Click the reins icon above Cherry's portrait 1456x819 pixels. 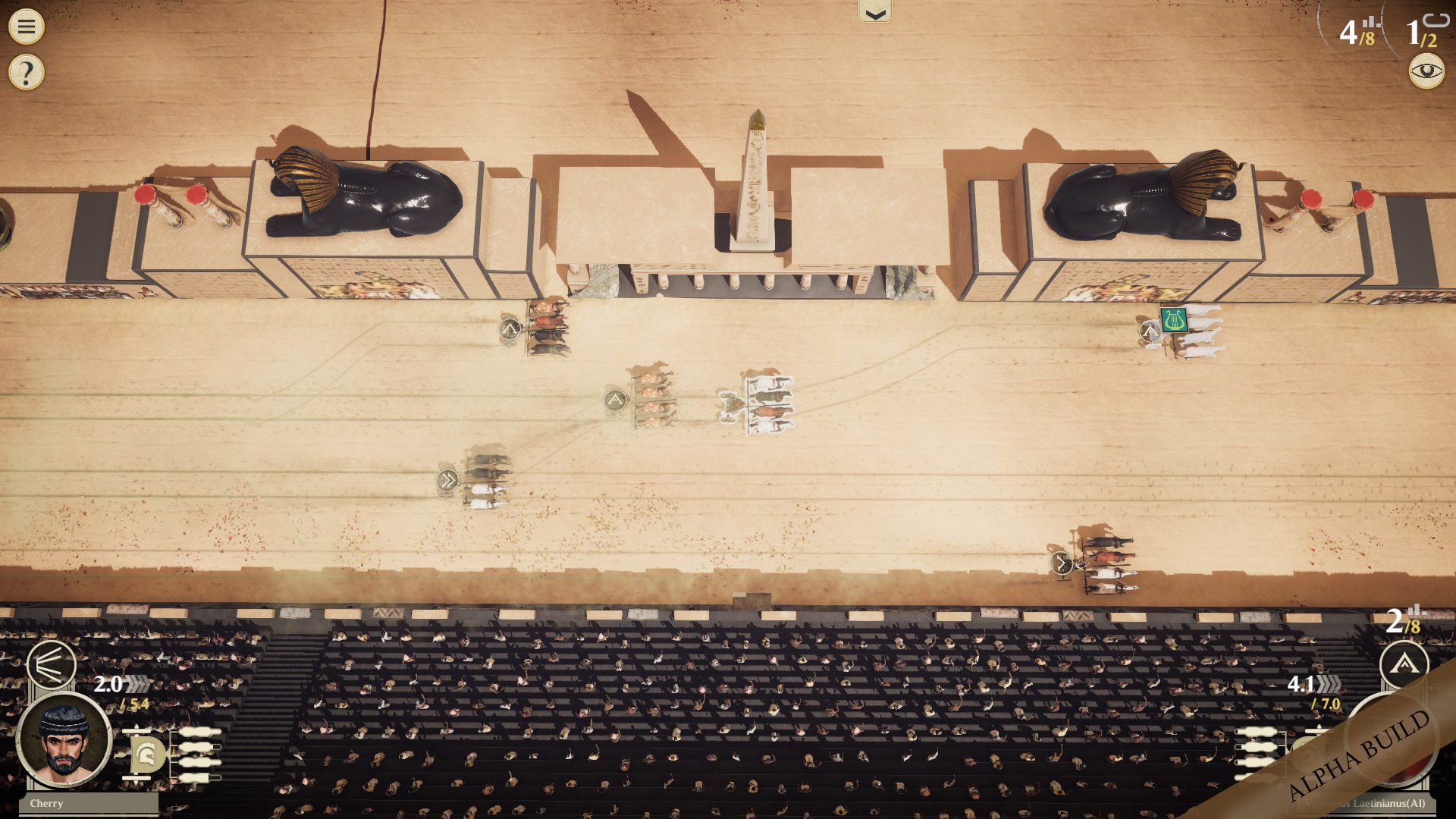(x=51, y=665)
